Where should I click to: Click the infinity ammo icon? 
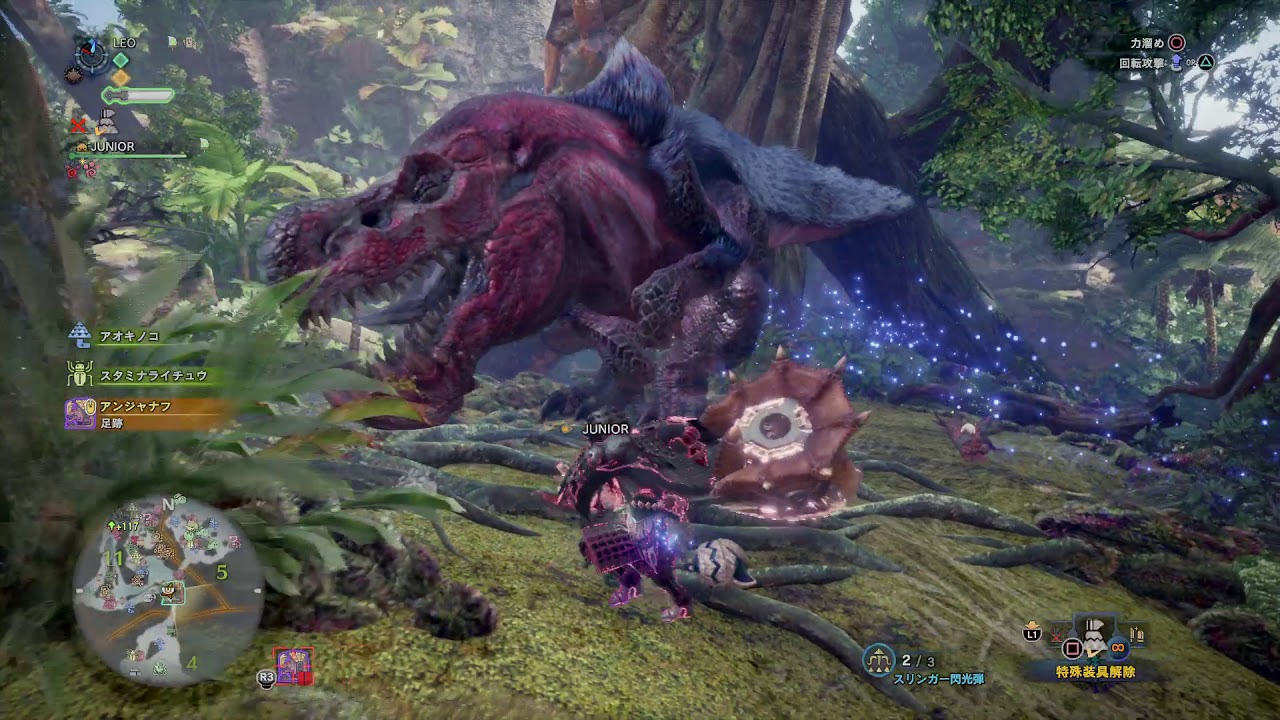1117,648
